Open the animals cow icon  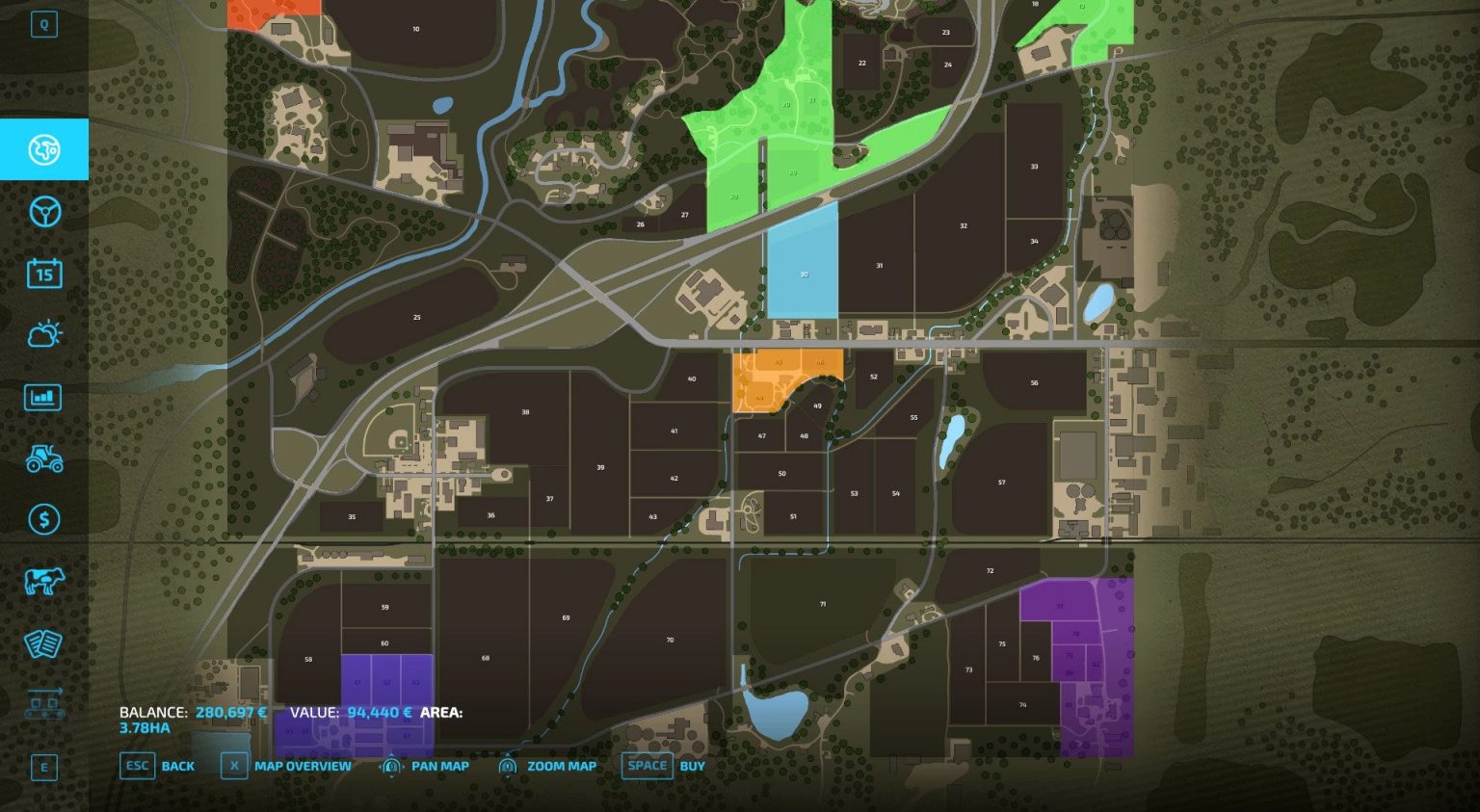(x=43, y=581)
